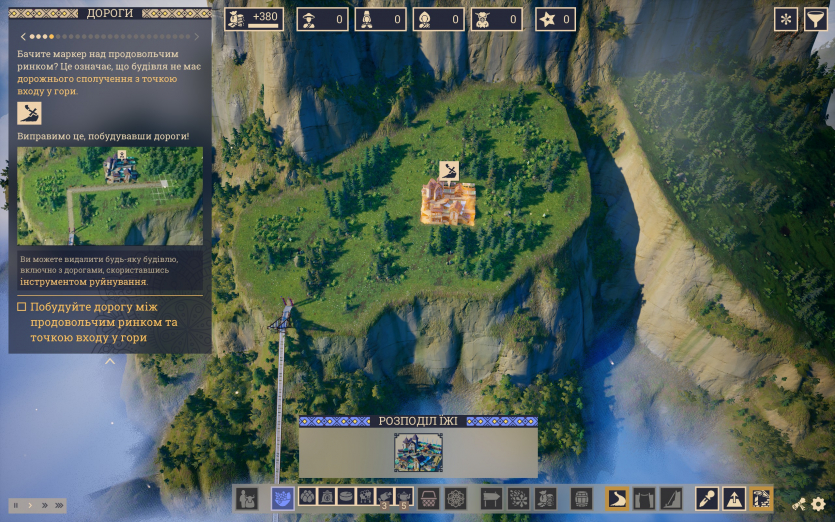Choose the bridge building tool

tap(644, 498)
